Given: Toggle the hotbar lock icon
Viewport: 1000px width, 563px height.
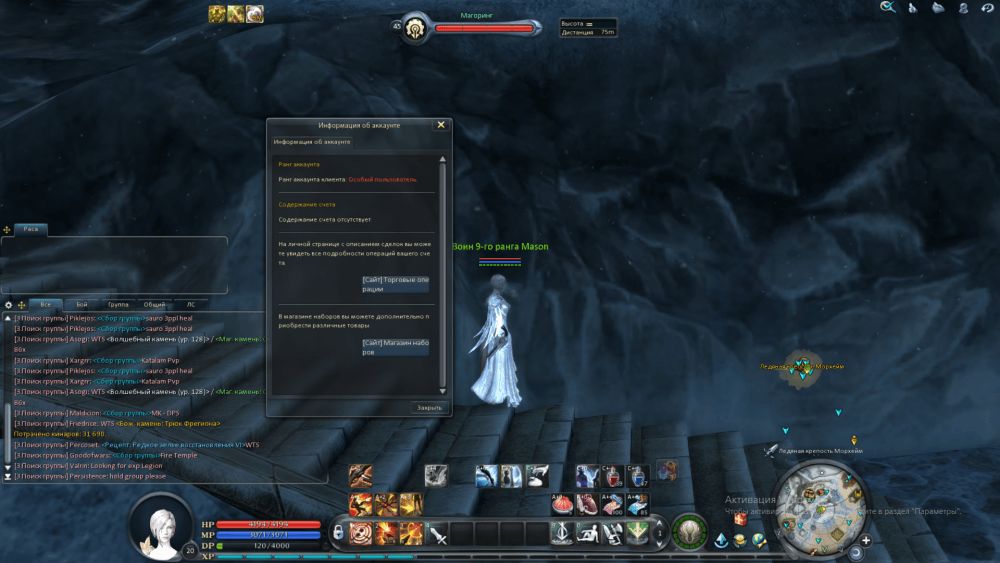Looking at the screenshot, I should [340, 531].
